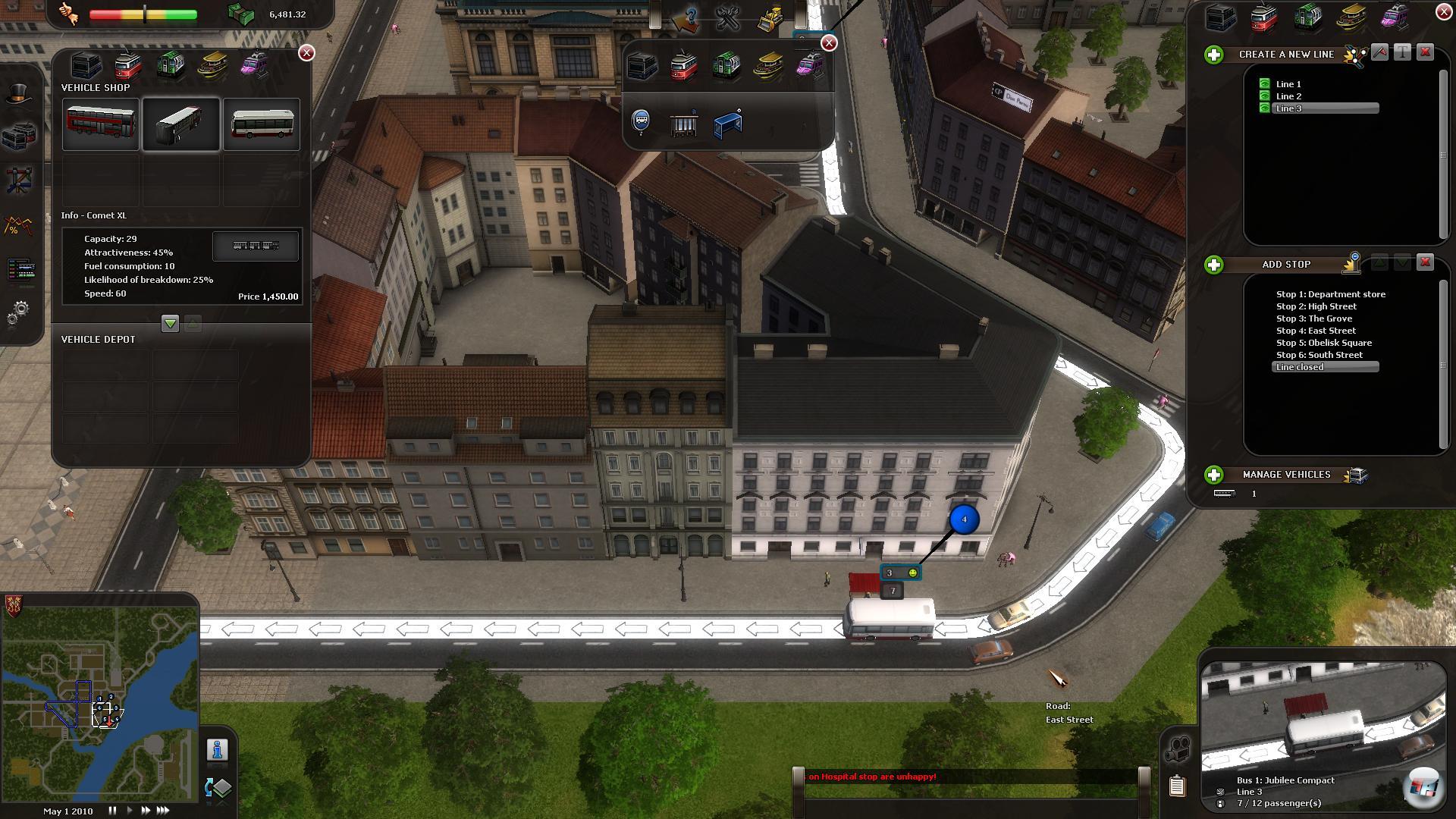This screenshot has height=819, width=1456.
Task: Open the top hat menu icon
Action: pyautogui.click(x=19, y=94)
